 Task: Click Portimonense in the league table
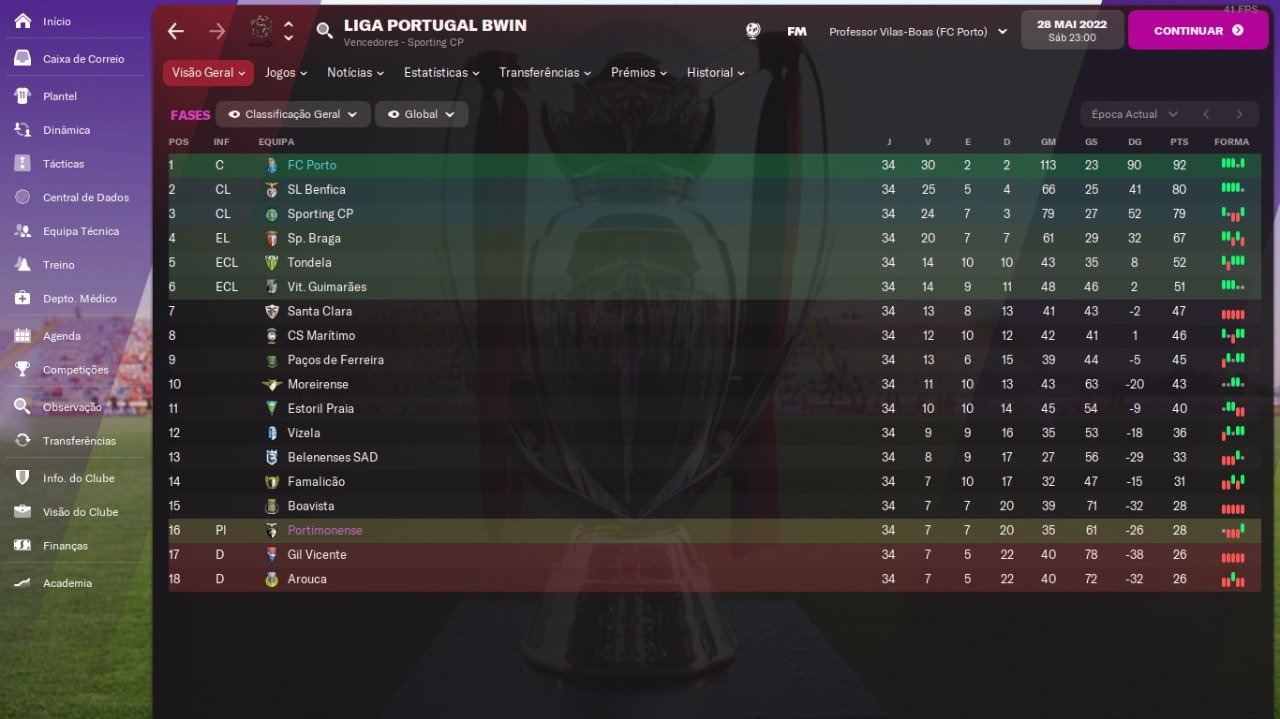[325, 531]
